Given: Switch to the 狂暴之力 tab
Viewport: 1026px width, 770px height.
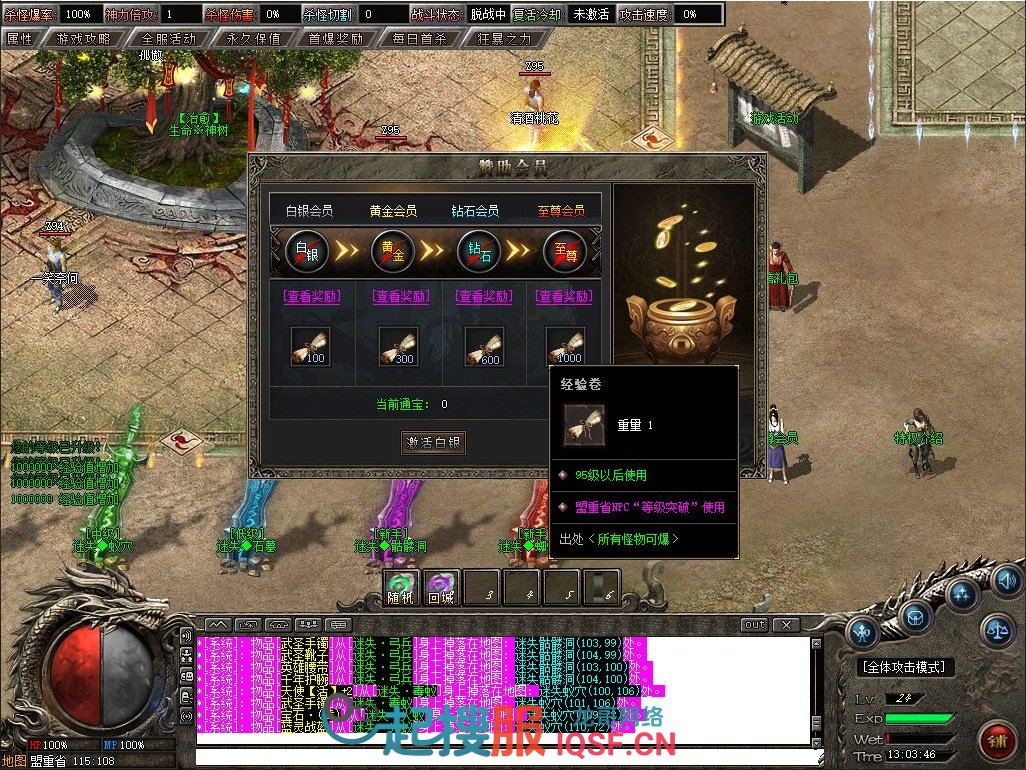Looking at the screenshot, I should [505, 38].
